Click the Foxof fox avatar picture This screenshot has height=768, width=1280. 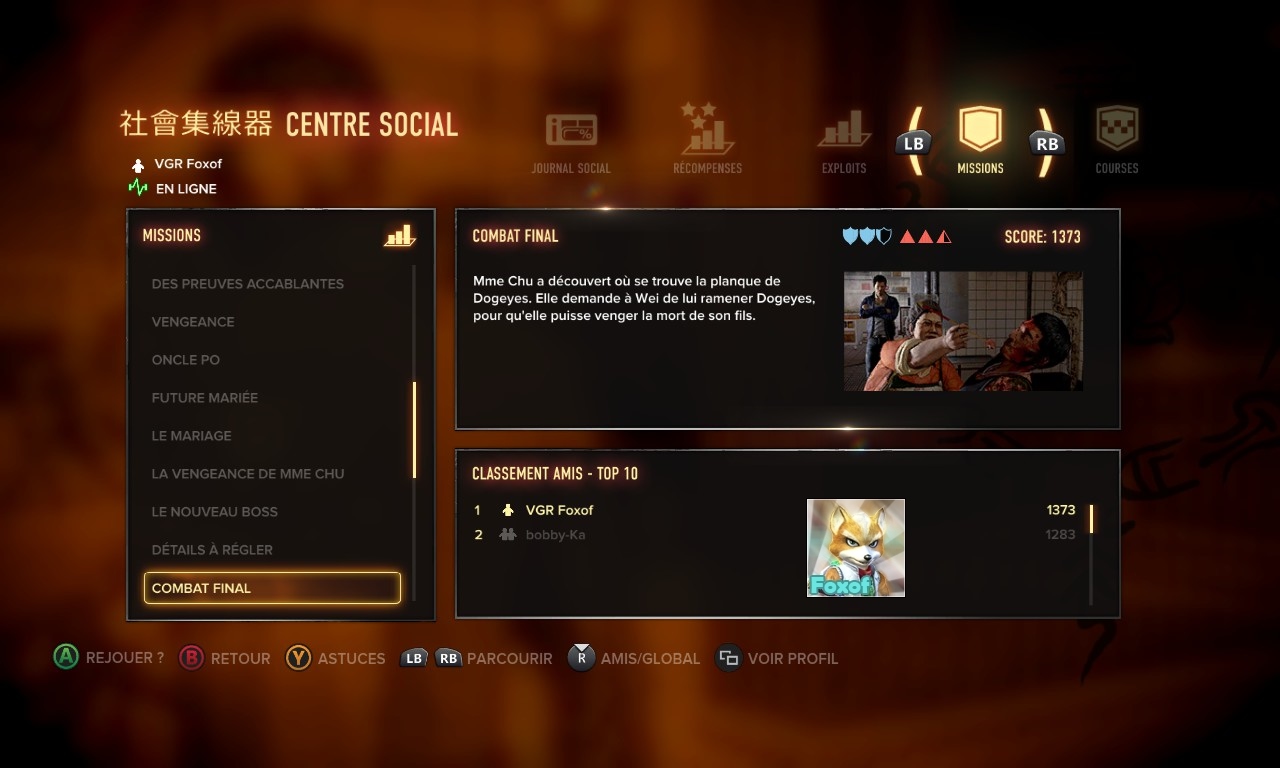coord(856,548)
